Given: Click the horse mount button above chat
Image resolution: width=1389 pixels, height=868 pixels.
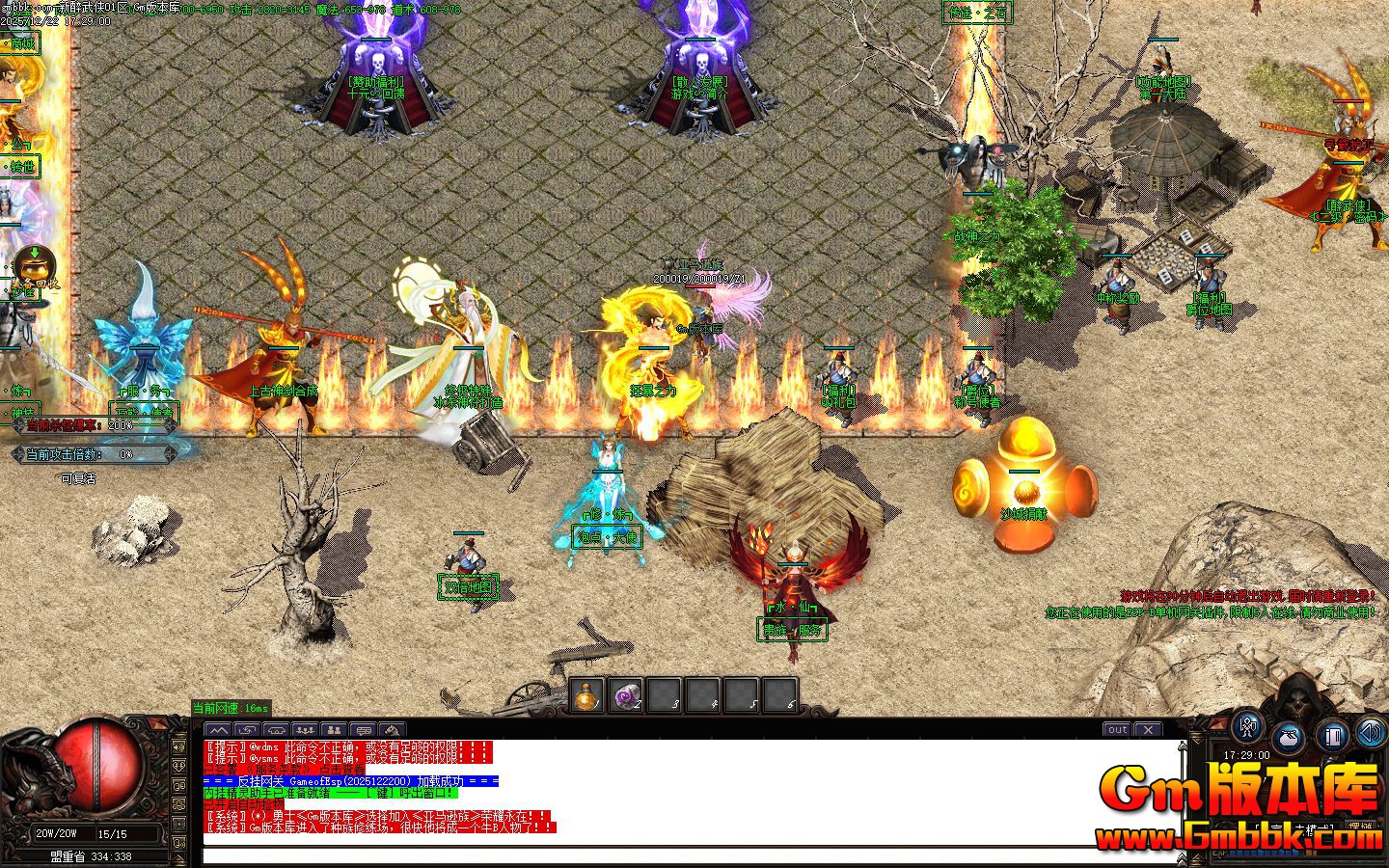Looking at the screenshot, I should pyautogui.click(x=392, y=730).
